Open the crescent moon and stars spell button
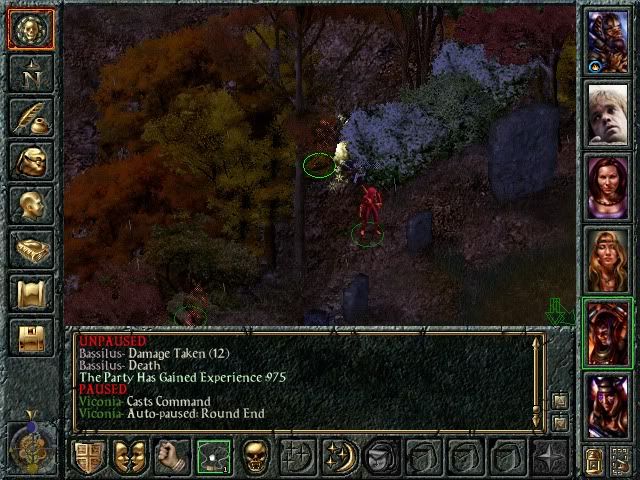 [340, 457]
